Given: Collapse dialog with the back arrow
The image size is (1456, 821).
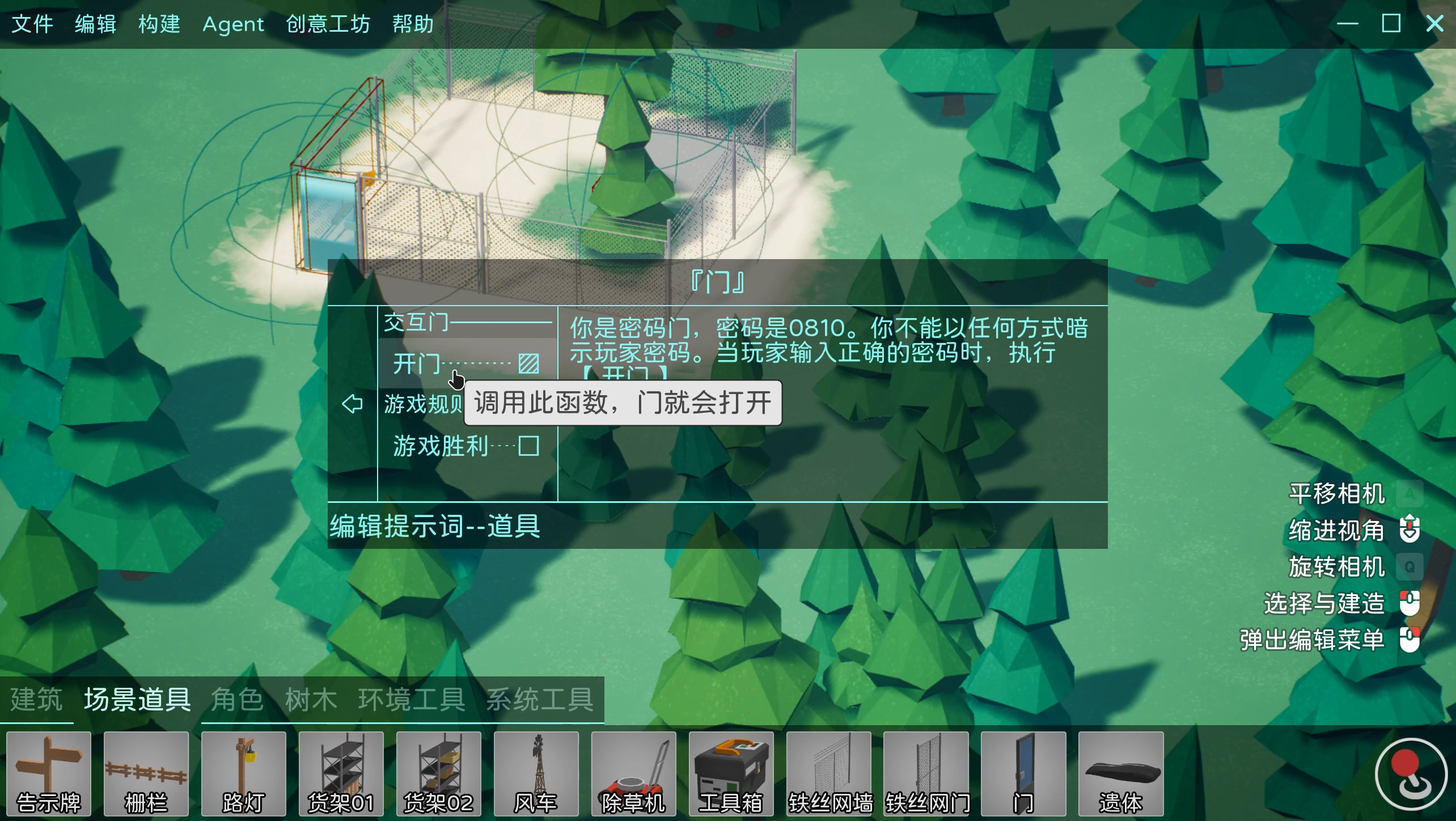Looking at the screenshot, I should pyautogui.click(x=352, y=404).
